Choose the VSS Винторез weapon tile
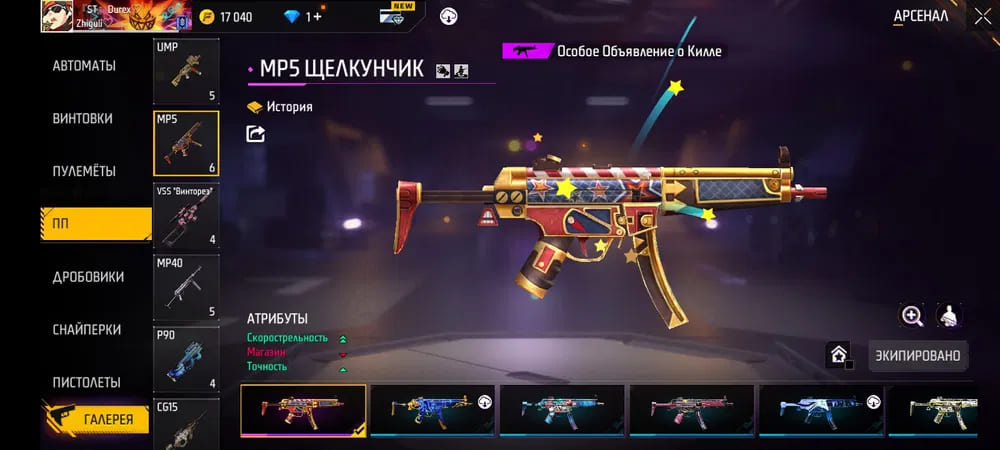 [x=186, y=214]
